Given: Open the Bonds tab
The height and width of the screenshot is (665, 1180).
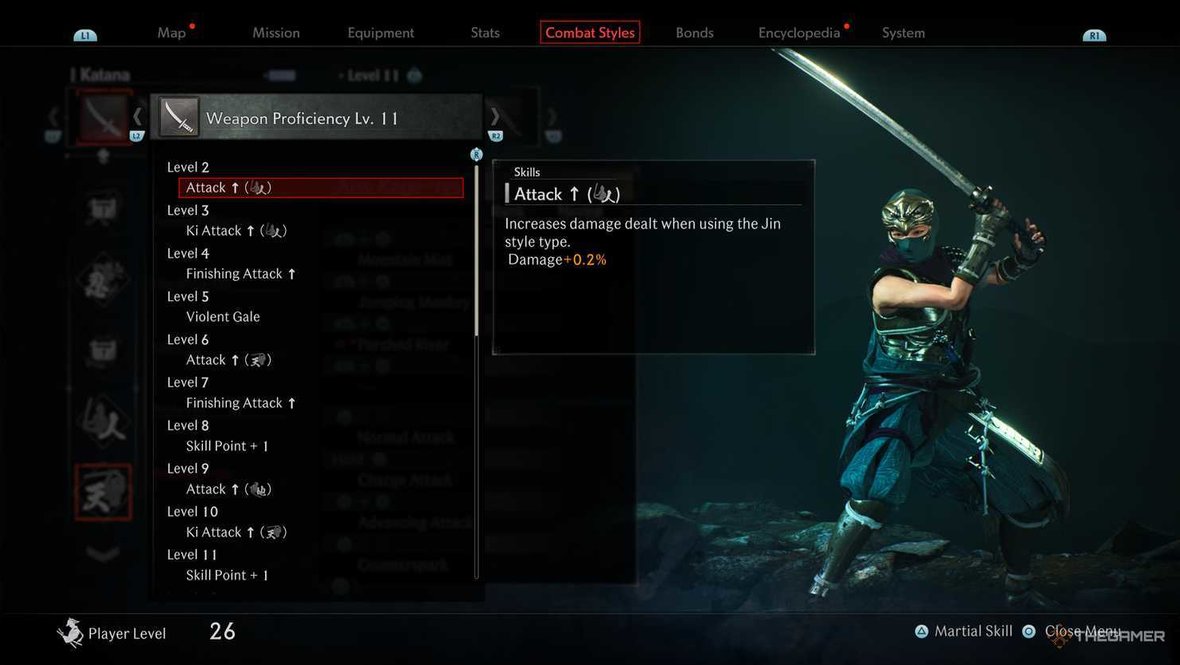Looking at the screenshot, I should point(694,33).
